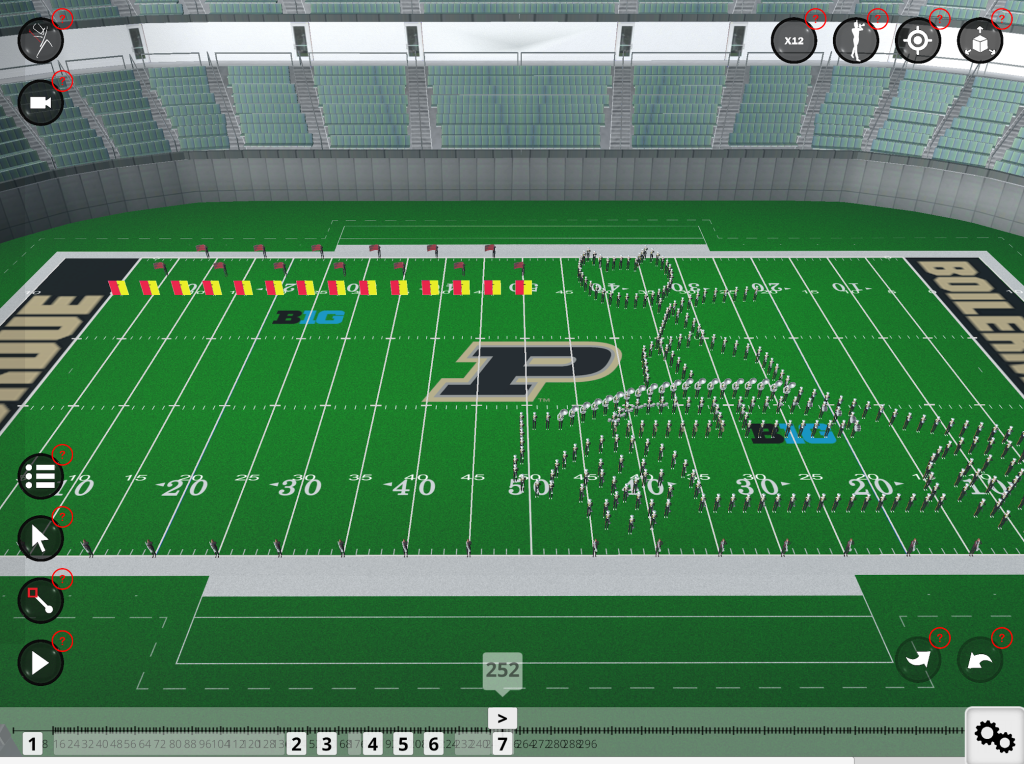Select timeline set marker 5
The height and width of the screenshot is (764, 1024).
pyautogui.click(x=403, y=744)
